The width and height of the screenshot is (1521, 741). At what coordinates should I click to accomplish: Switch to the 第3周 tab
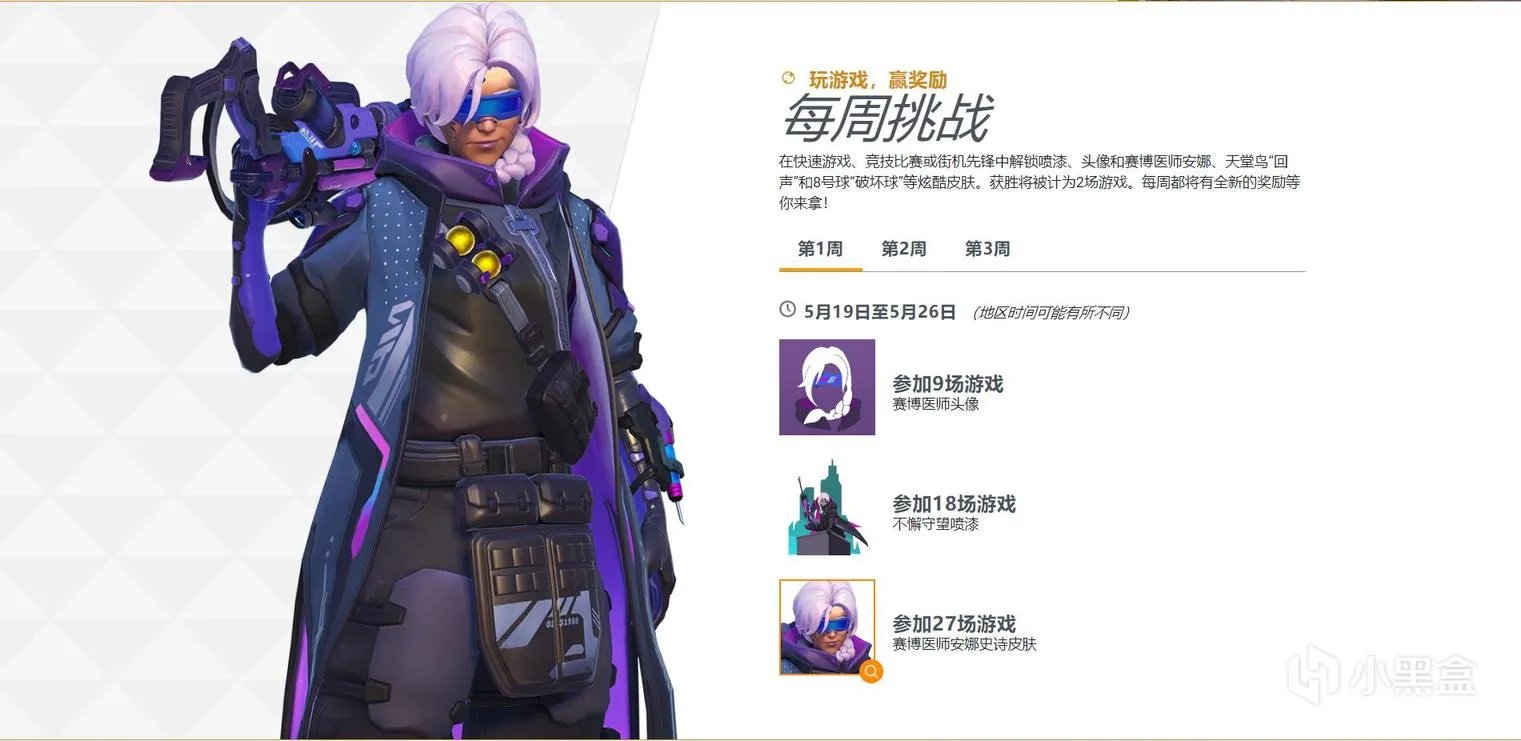pos(987,248)
